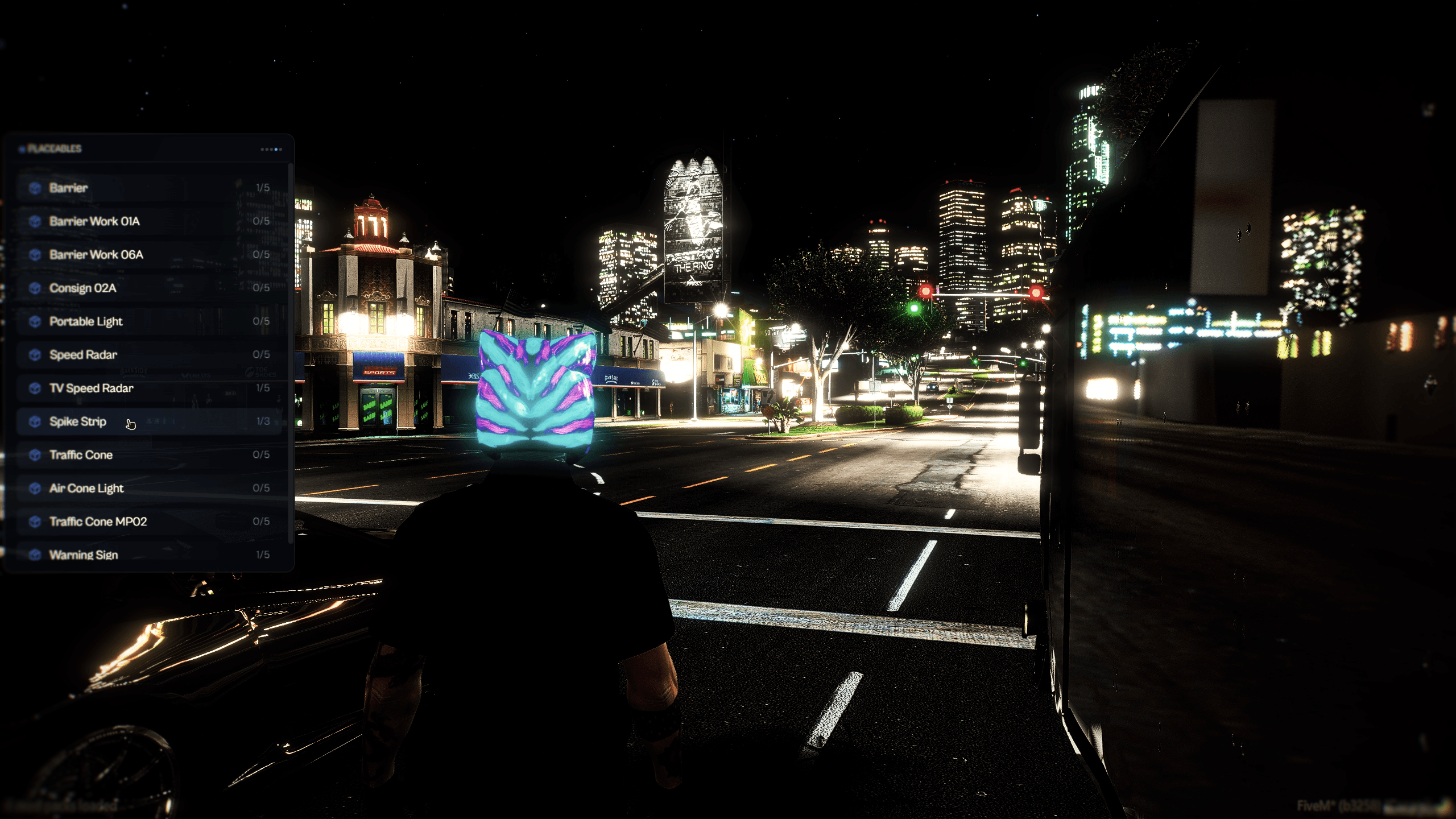
Task: Click the Consign 02A cube icon
Action: pyautogui.click(x=35, y=288)
